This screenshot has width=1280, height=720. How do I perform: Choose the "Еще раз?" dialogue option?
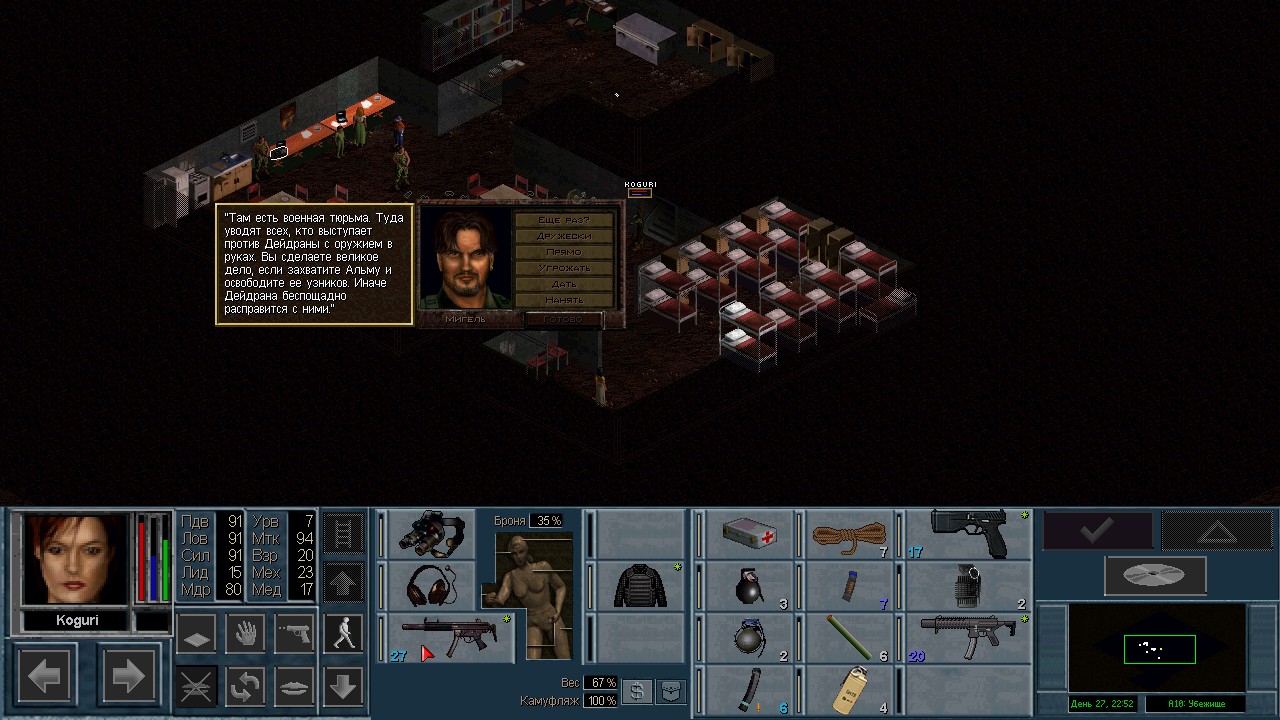(565, 220)
